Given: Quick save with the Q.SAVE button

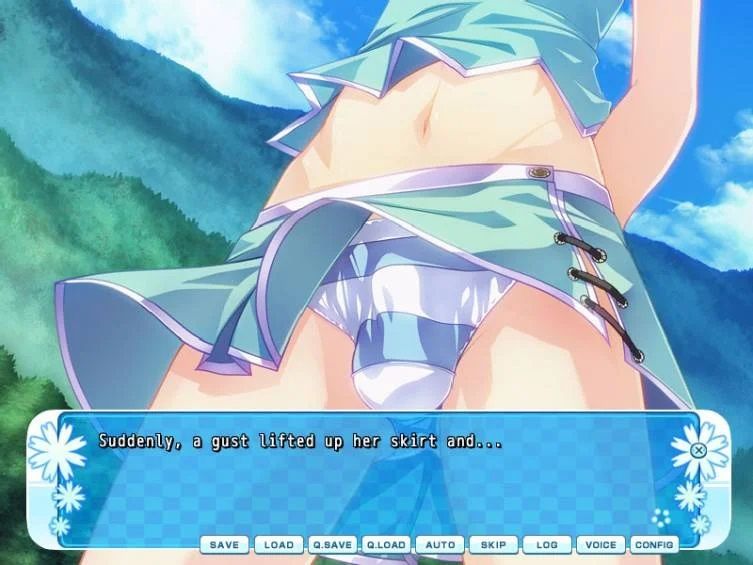Looking at the screenshot, I should (x=332, y=545).
